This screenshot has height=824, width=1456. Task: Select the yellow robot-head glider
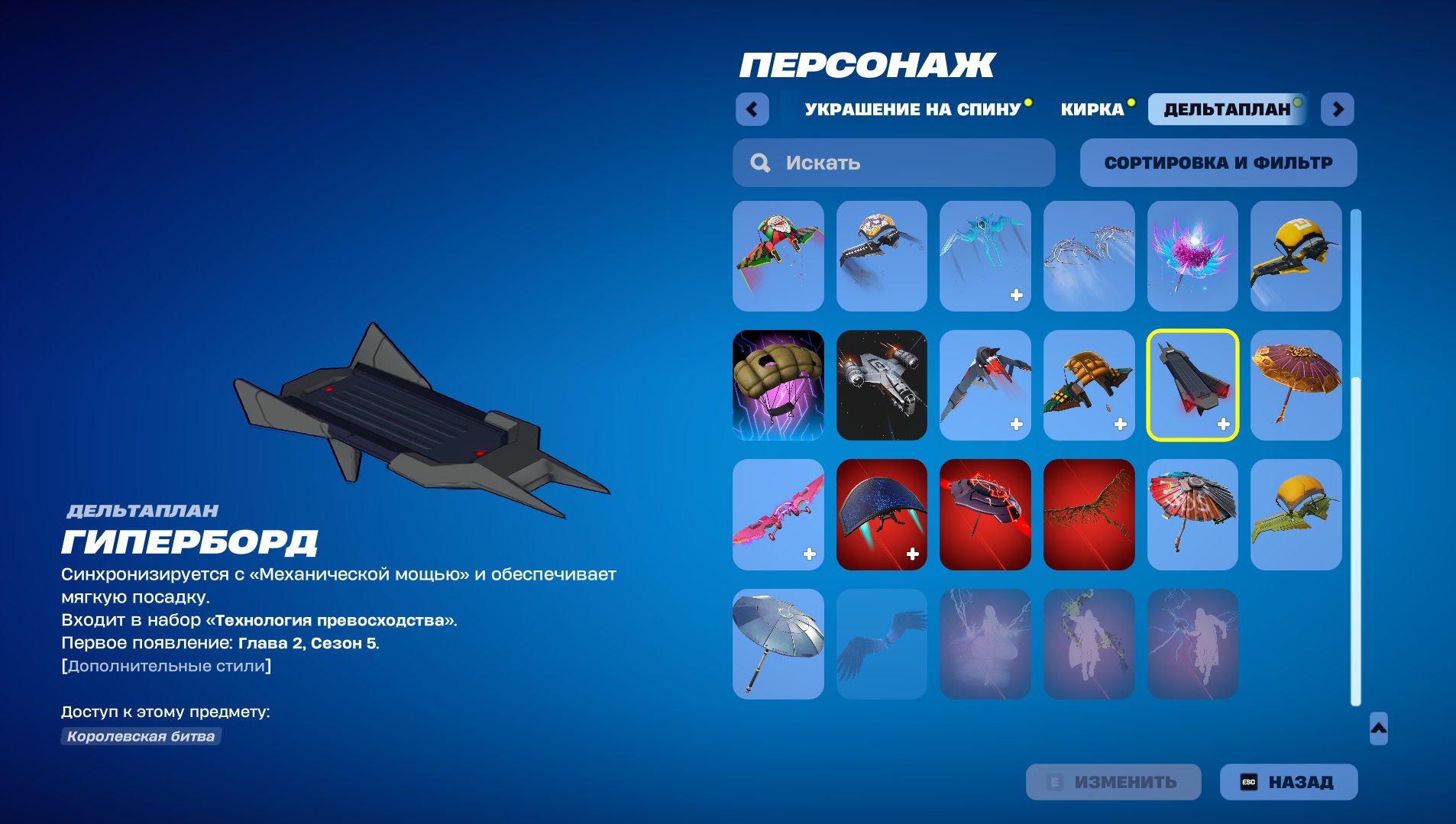point(1298,256)
